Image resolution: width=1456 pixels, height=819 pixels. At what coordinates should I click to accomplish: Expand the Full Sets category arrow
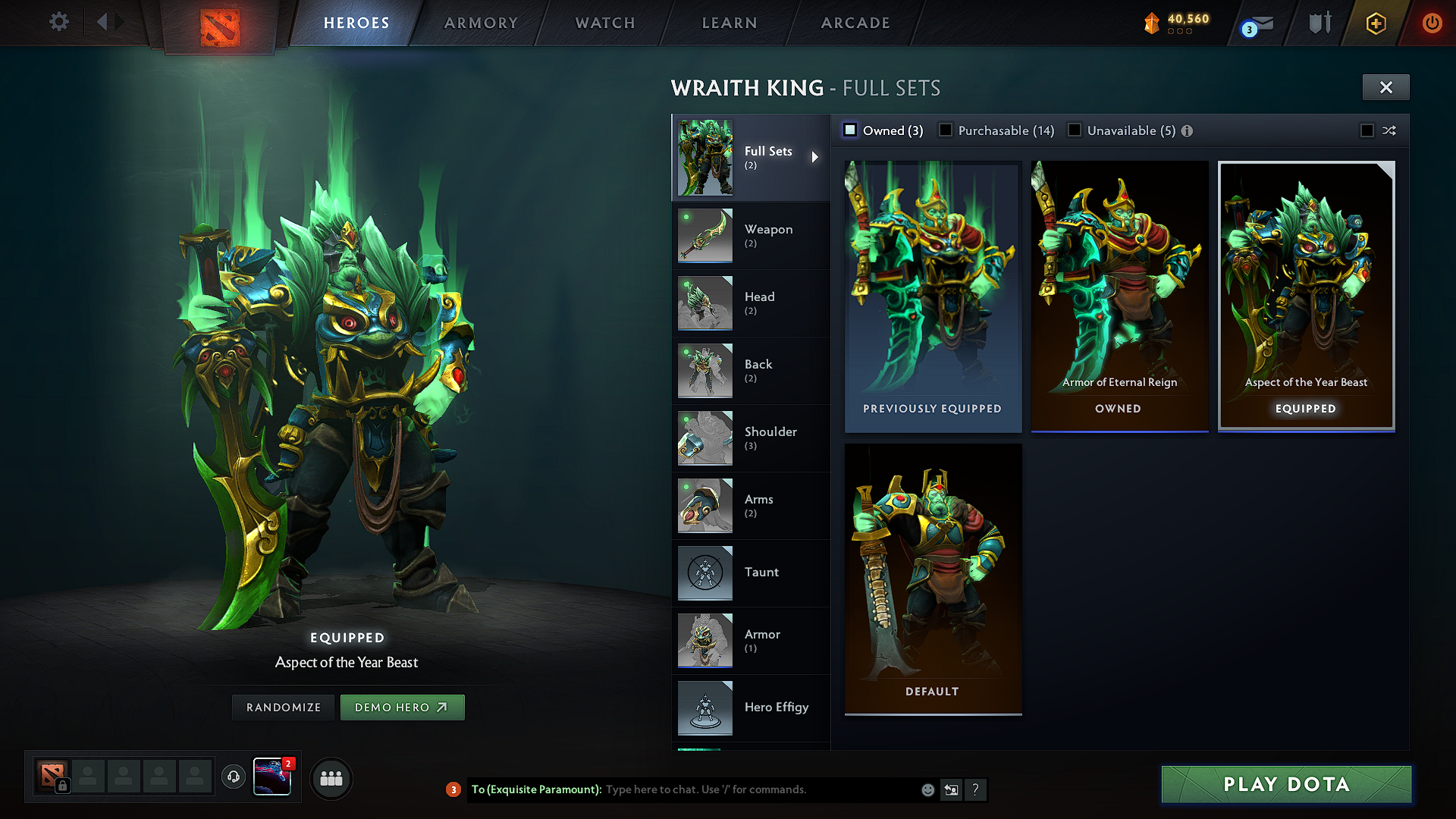pyautogui.click(x=816, y=157)
